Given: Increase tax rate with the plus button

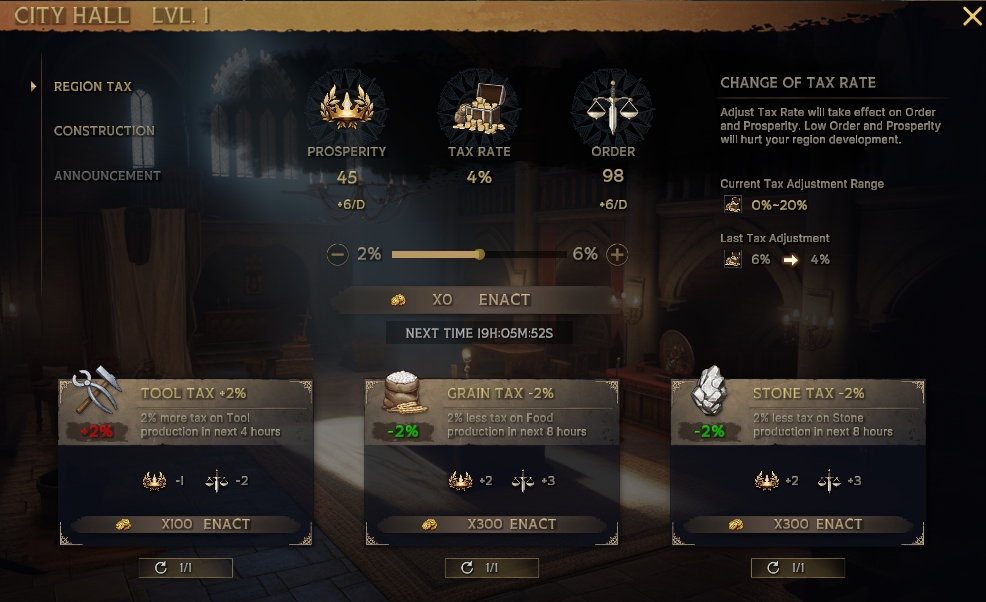Looking at the screenshot, I should pos(617,255).
